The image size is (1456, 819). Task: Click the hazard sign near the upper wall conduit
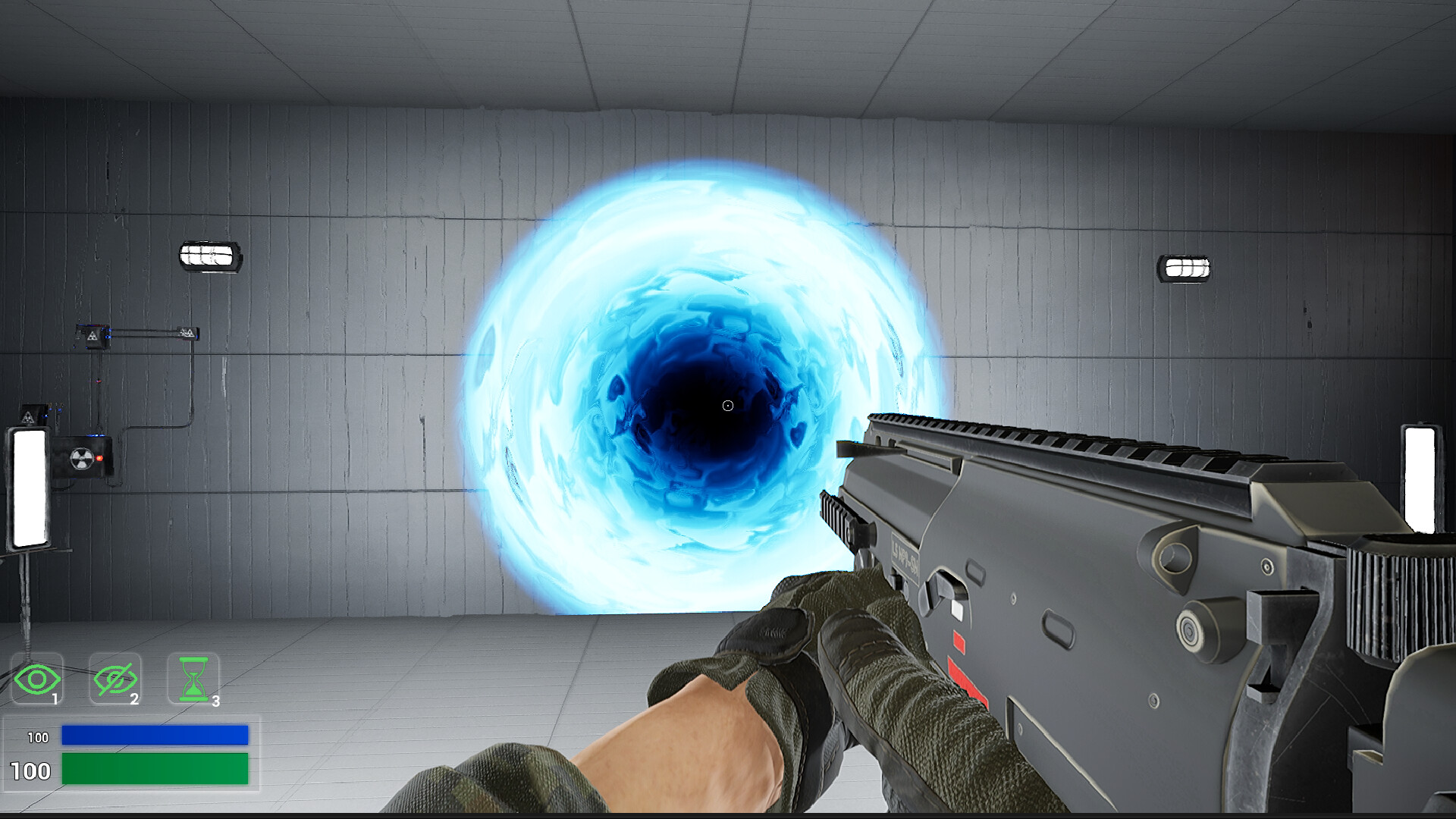point(93,337)
